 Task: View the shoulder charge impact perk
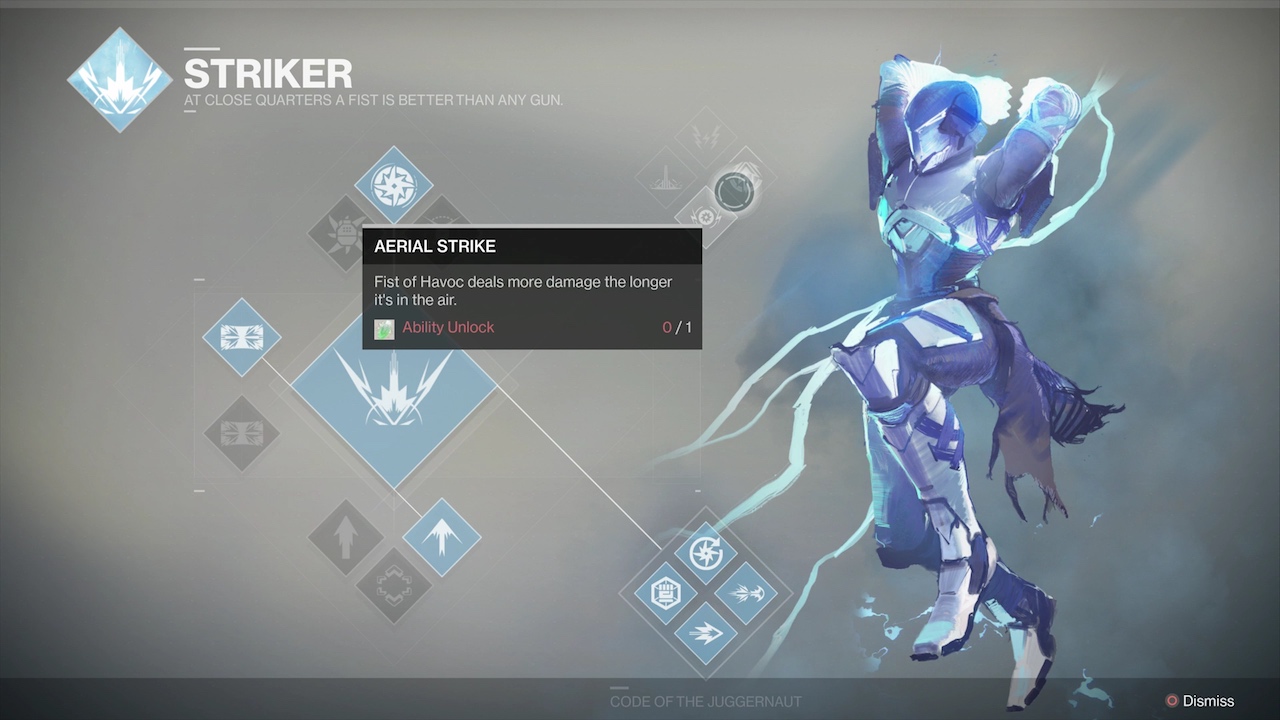[x=746, y=593]
